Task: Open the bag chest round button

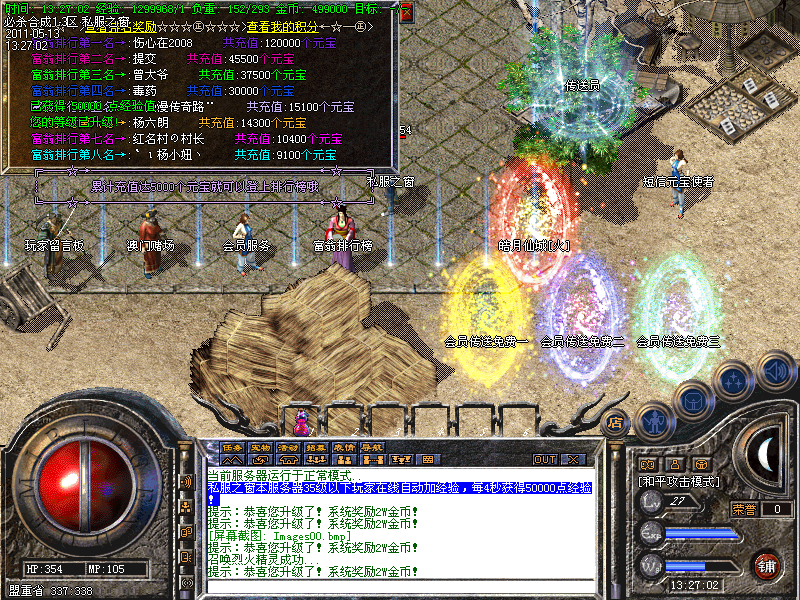Action: click(694, 401)
